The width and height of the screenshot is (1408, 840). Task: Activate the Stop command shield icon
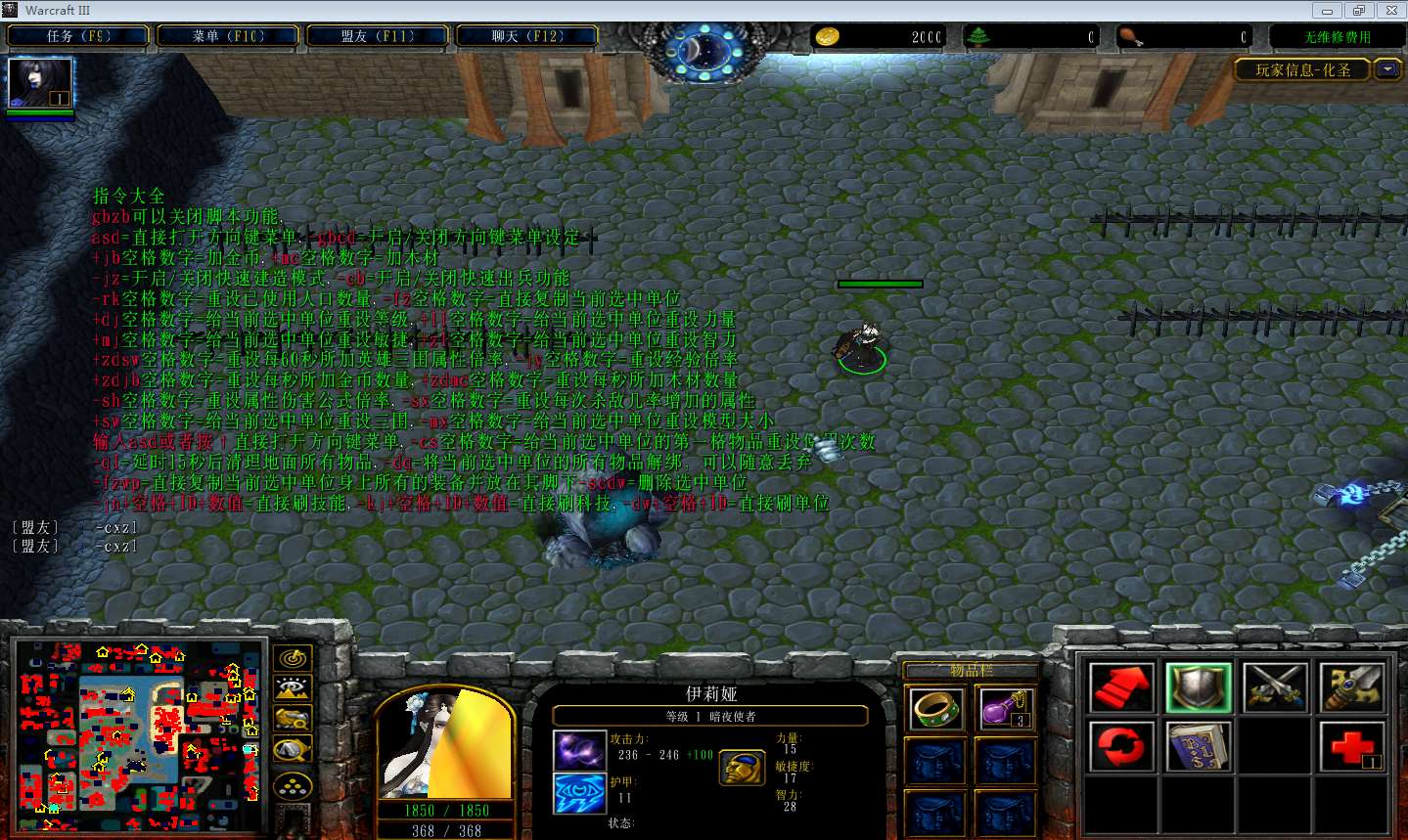click(x=1199, y=686)
